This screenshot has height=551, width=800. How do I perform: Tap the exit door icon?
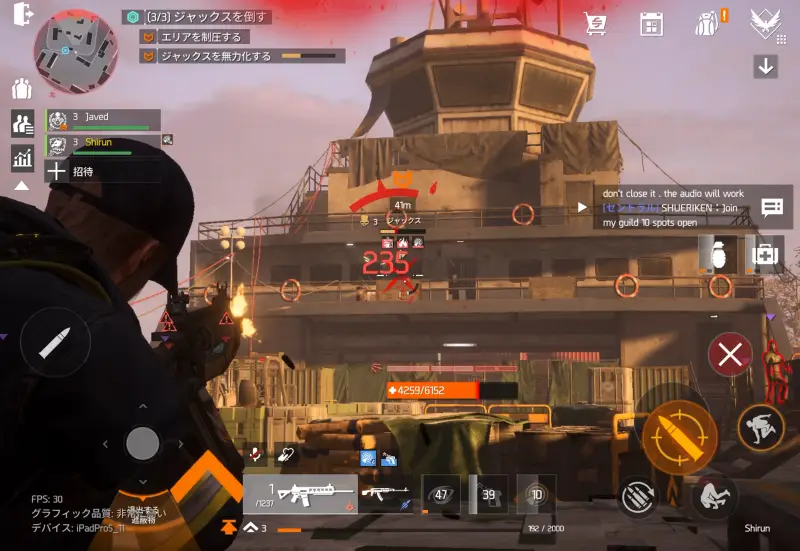coord(23,14)
